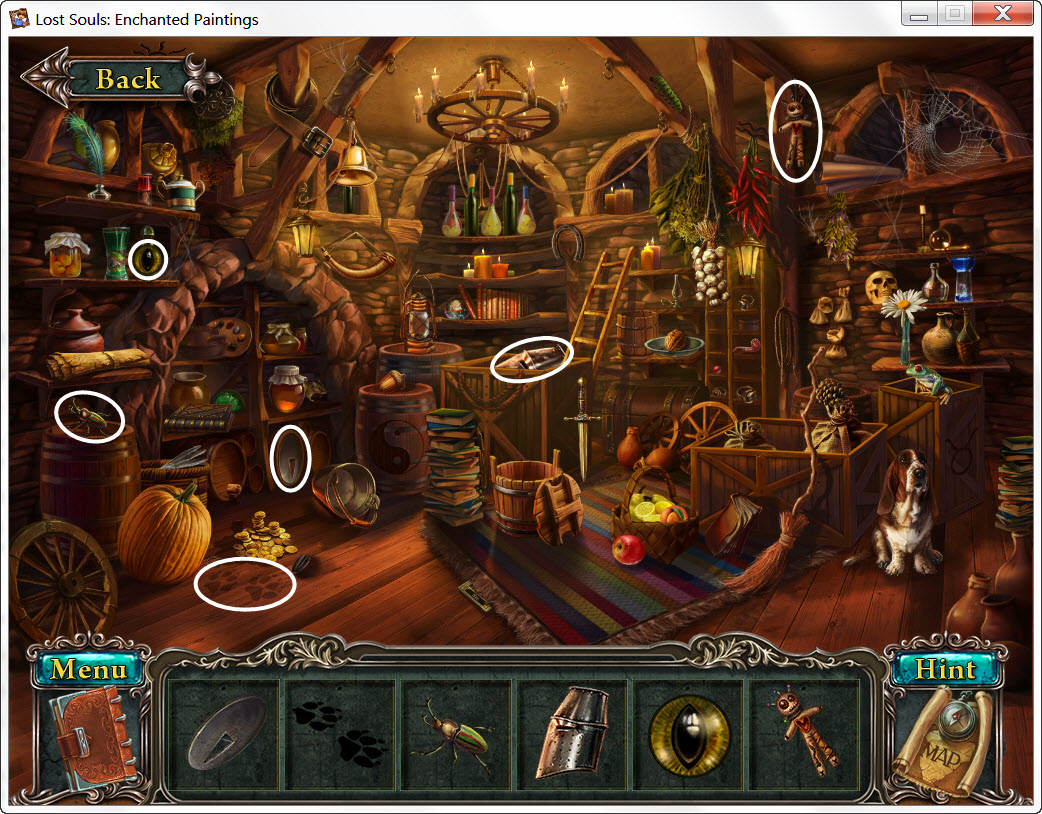Use the Hint button
This screenshot has width=1042, height=814.
[x=944, y=669]
